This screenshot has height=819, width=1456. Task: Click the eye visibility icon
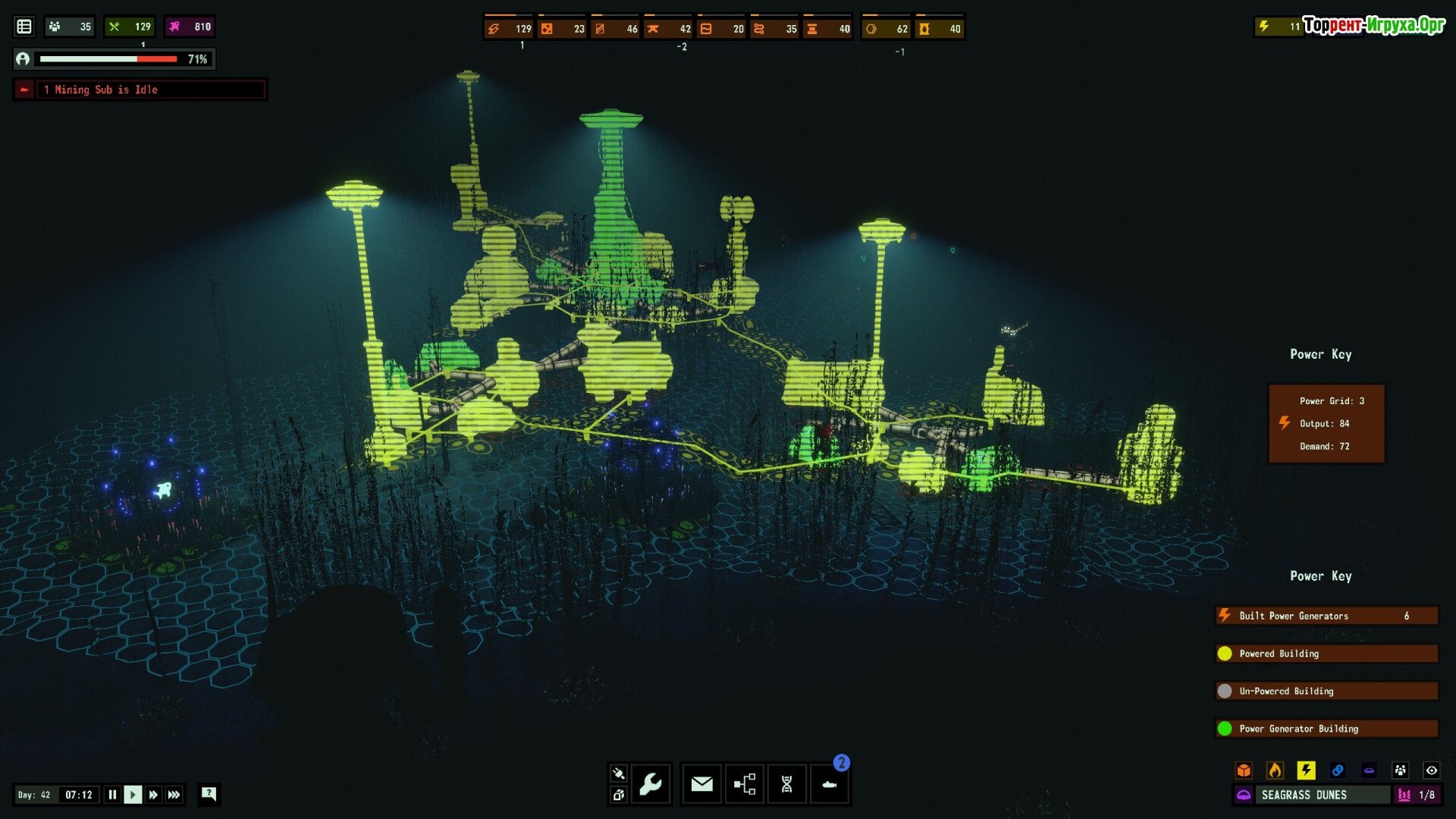[x=1431, y=770]
